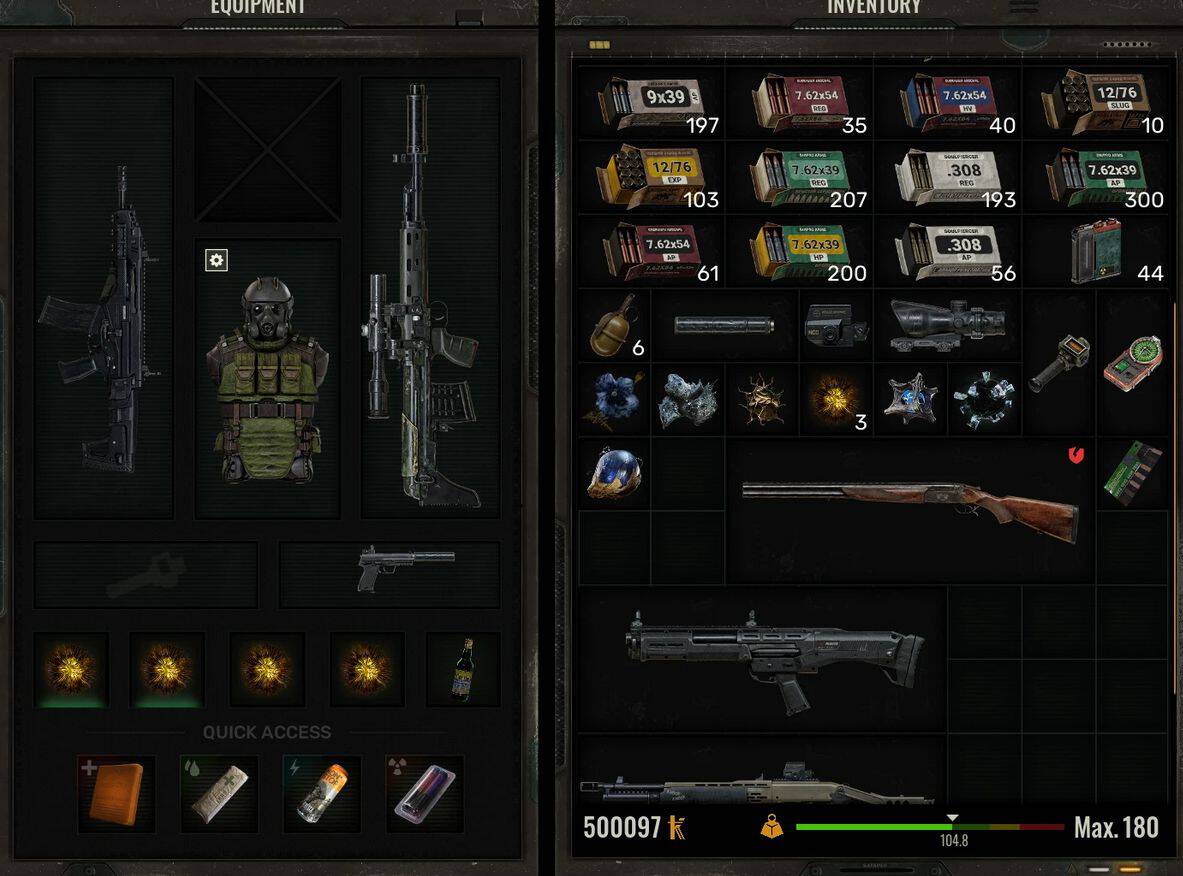Click the gear icon above the armor
The height and width of the screenshot is (876, 1183).
tap(216, 260)
